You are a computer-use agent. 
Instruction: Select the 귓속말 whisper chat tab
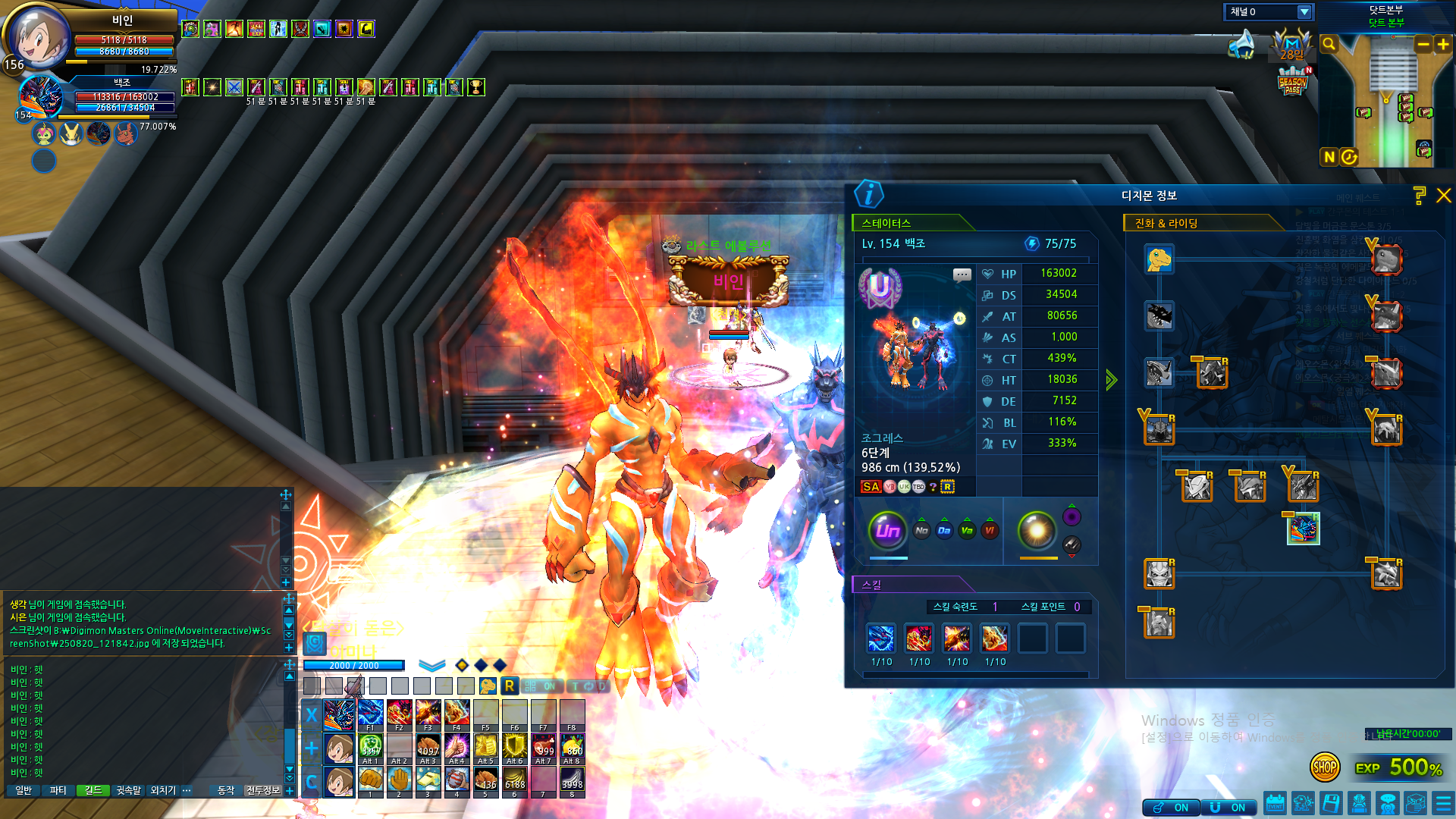coord(128,790)
